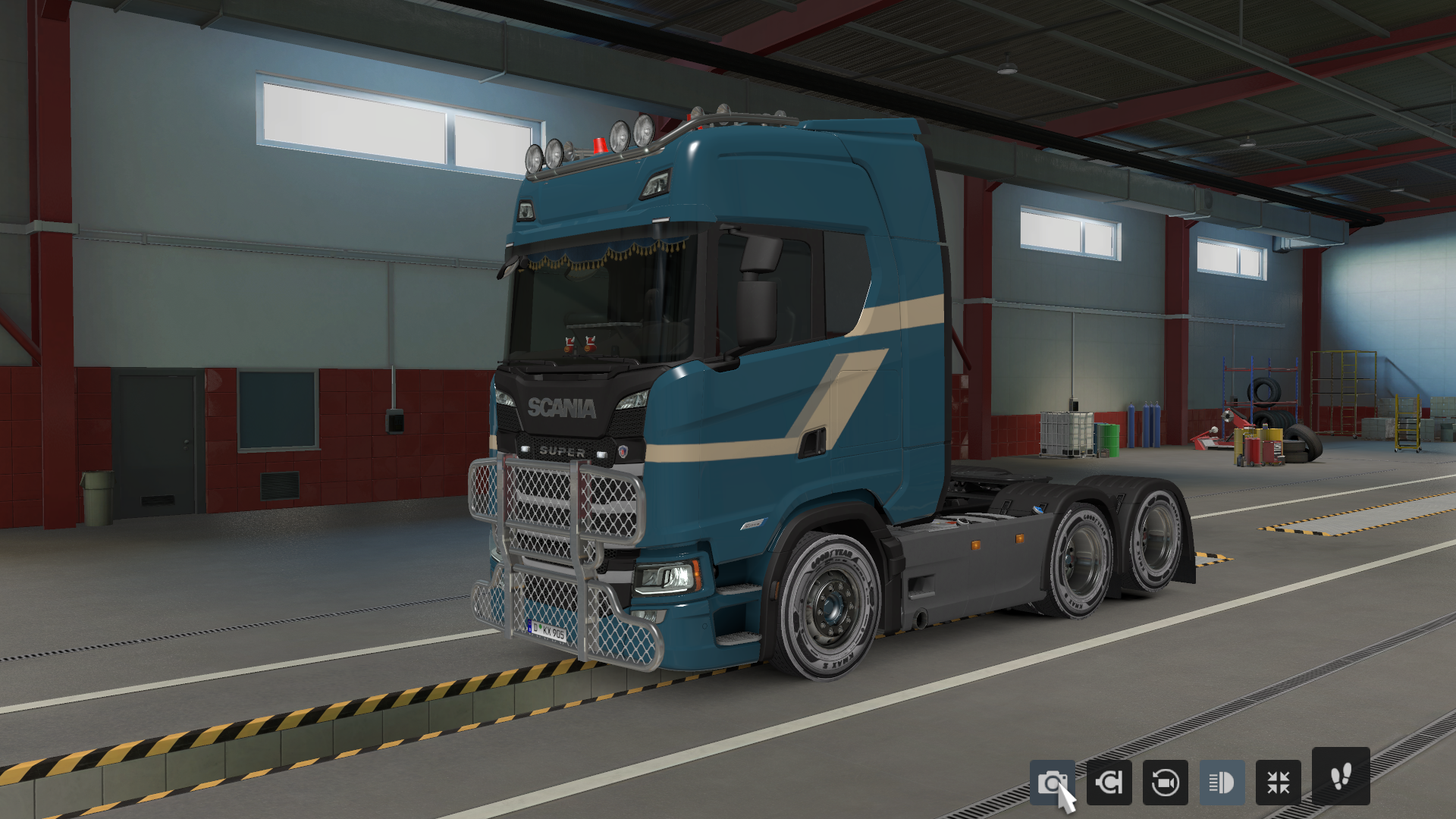Select the rotate vehicle icon
This screenshot has height=819, width=1456.
(x=1111, y=783)
